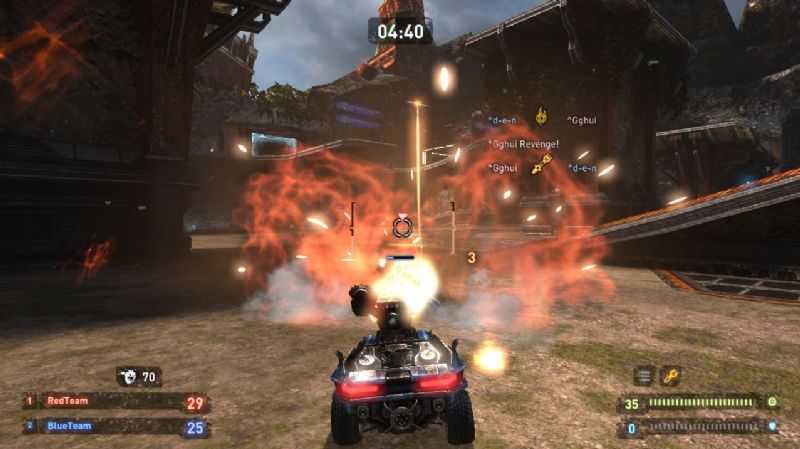Click the blue shield icon beside the 0 bar
Image resolution: width=800 pixels, height=449 pixels.
click(772, 428)
